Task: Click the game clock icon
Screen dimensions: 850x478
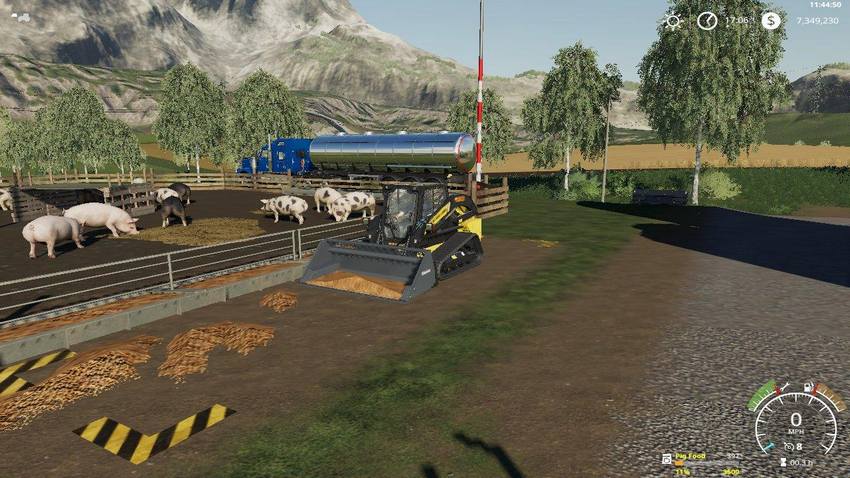Action: tap(707, 21)
